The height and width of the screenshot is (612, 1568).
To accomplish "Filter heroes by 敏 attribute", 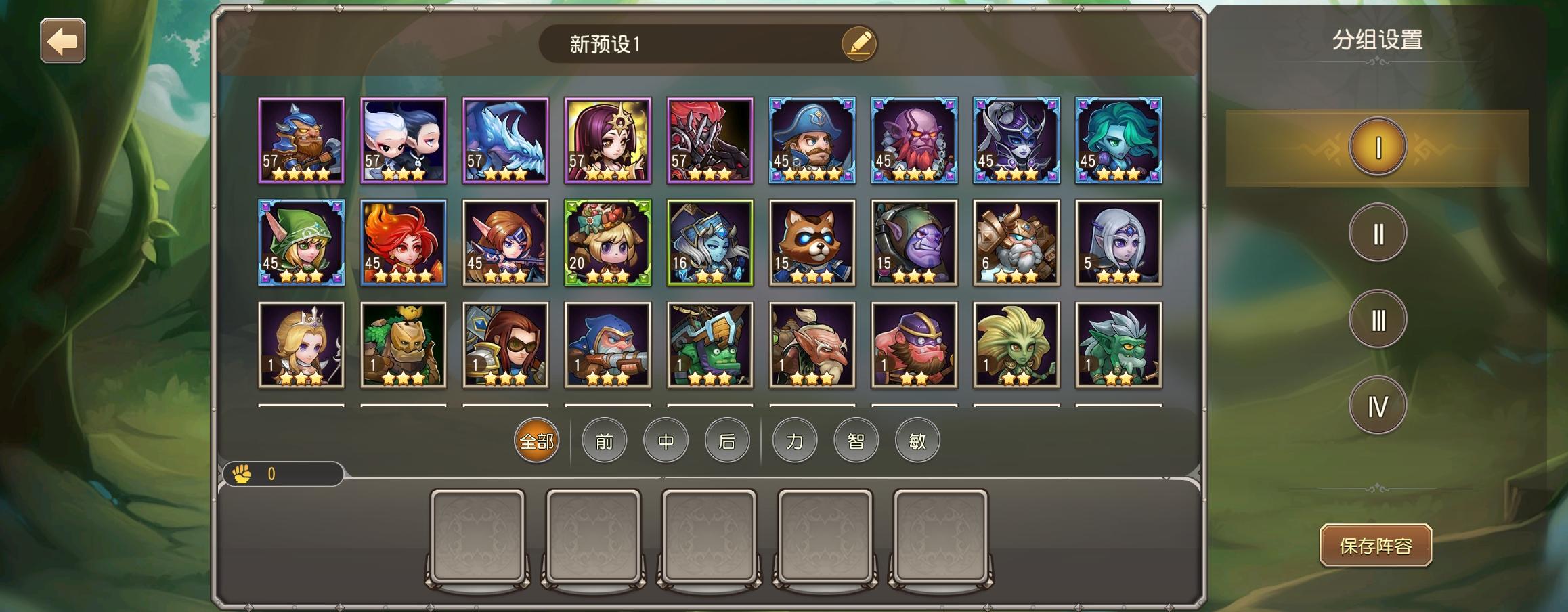I will [x=917, y=441].
